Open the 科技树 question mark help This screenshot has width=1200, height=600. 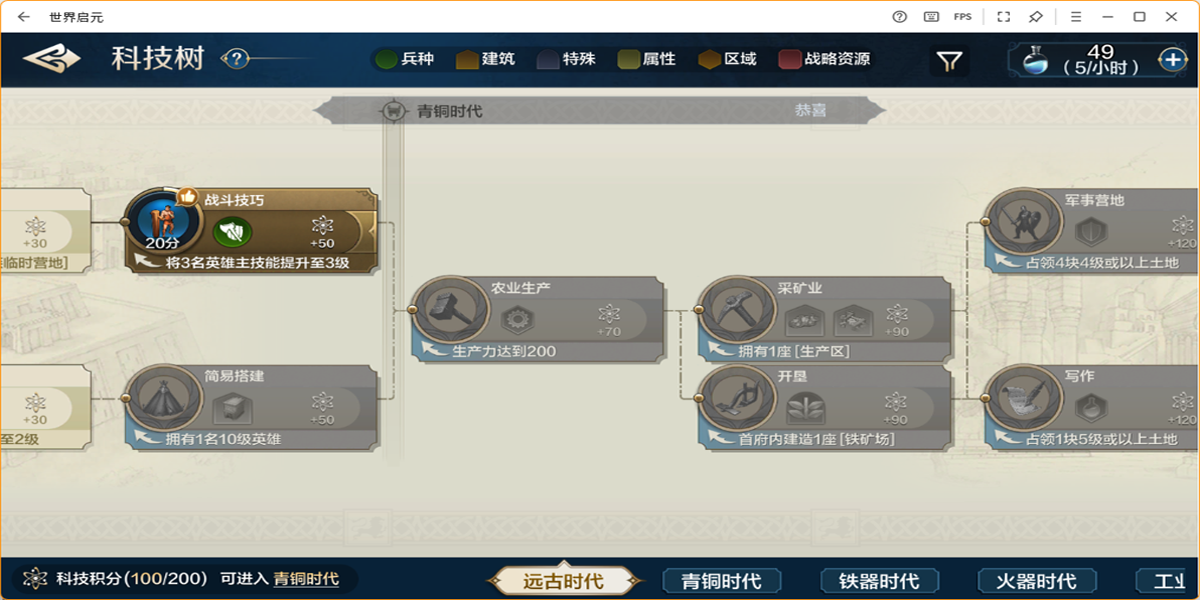click(235, 59)
